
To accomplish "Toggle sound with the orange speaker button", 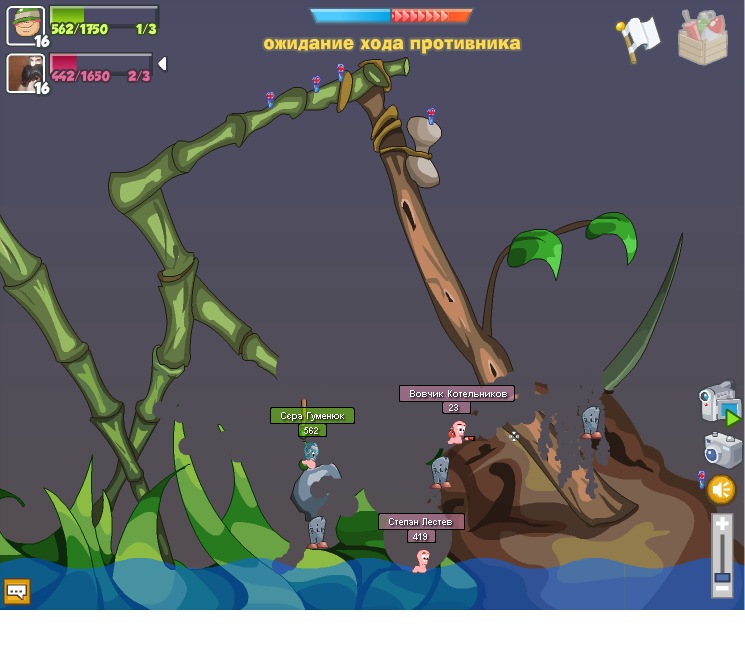I will [721, 490].
